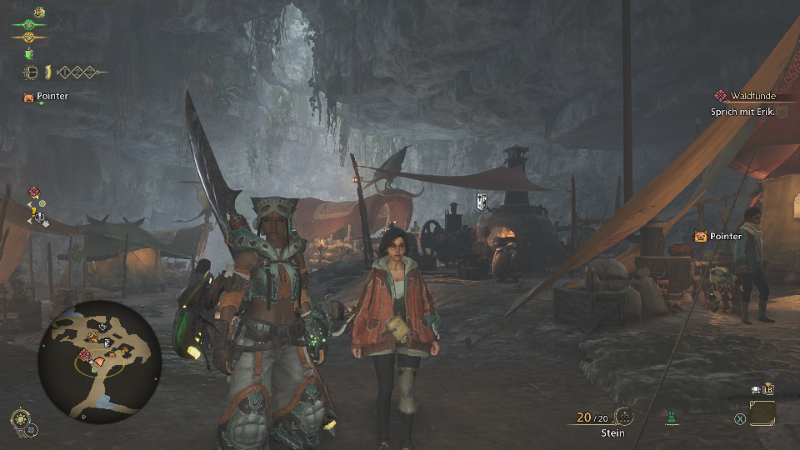This screenshot has height=450, width=800.
Task: Select the white smithy marker above the forge
Action: click(481, 201)
